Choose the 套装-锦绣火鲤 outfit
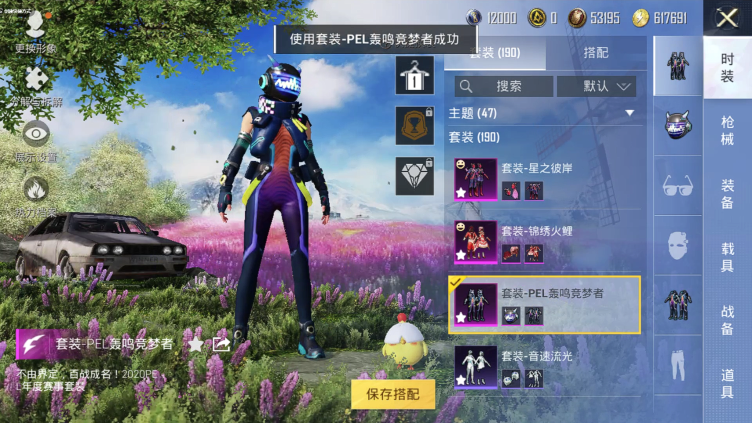The height and width of the screenshot is (423, 752). click(x=547, y=241)
